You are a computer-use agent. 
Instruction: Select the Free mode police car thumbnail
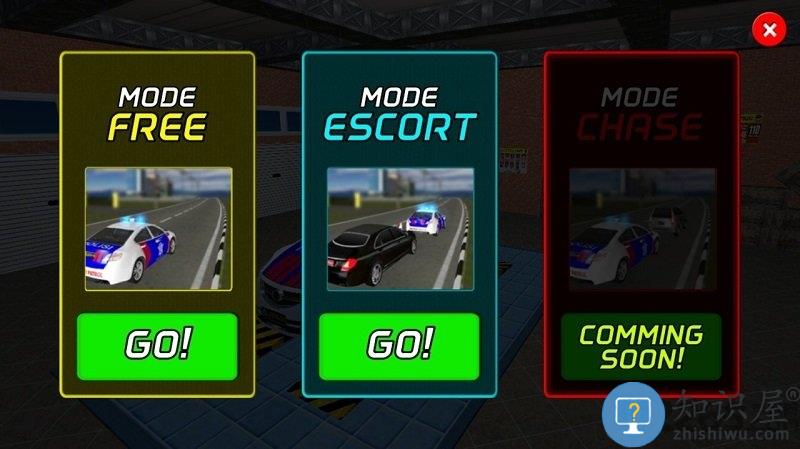158,229
